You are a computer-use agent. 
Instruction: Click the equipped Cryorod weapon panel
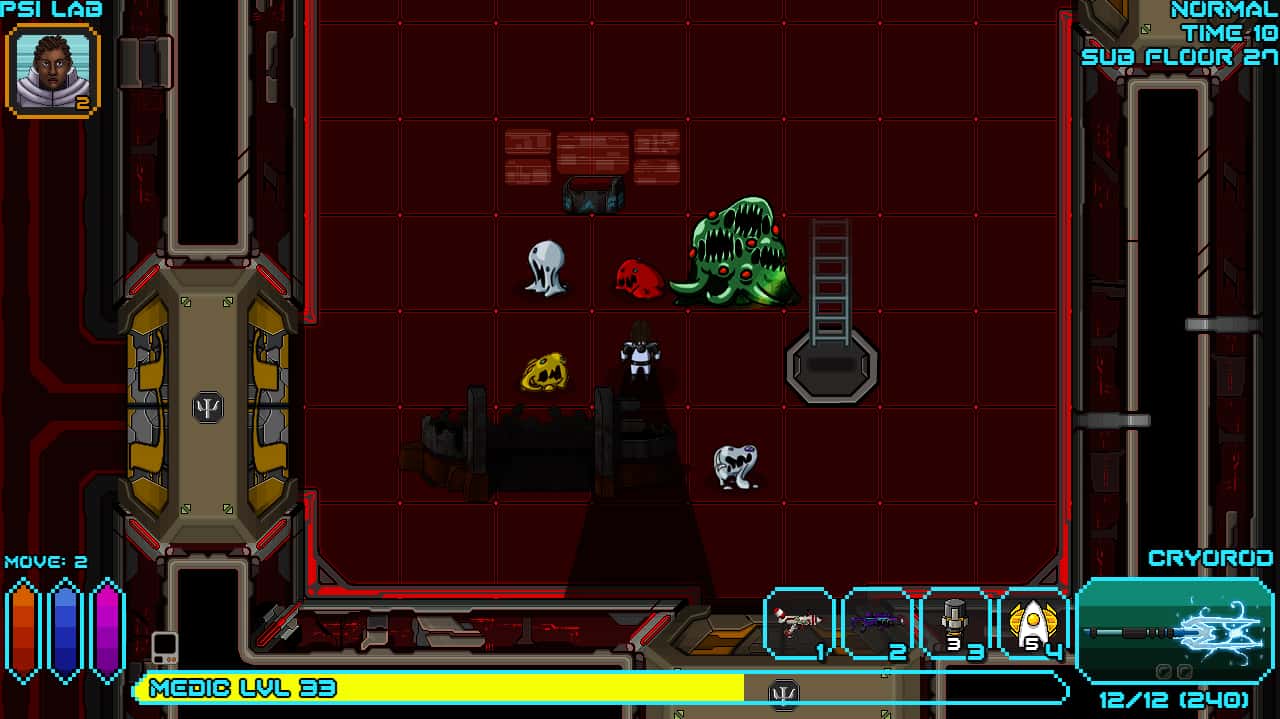tap(1174, 631)
